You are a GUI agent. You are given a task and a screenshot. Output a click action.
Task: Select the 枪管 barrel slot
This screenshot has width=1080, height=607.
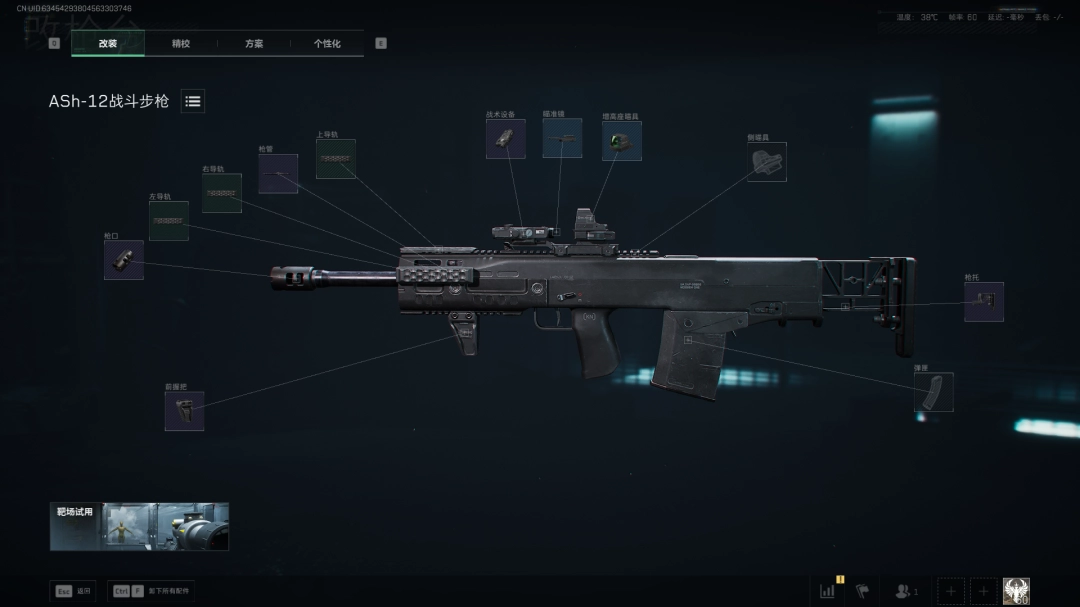point(278,174)
